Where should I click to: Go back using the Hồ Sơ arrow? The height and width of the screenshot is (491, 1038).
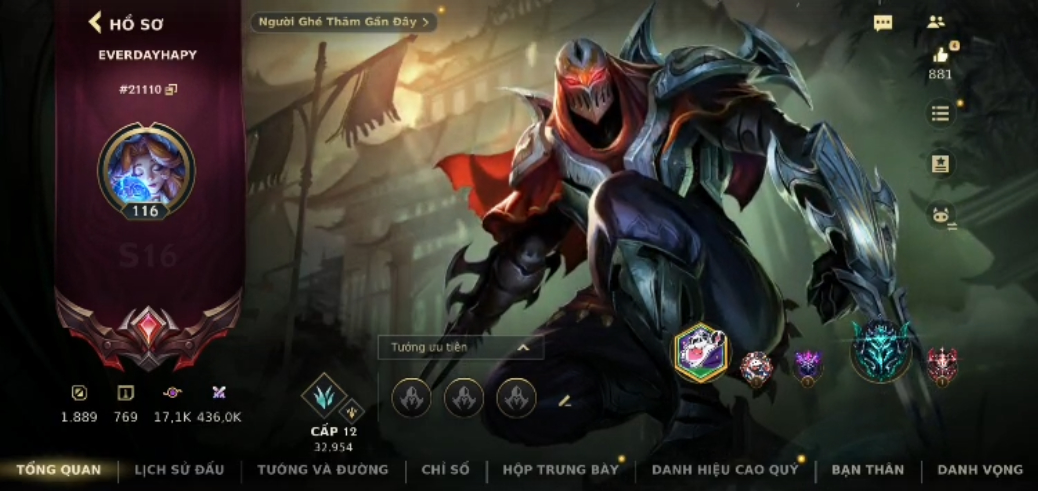[97, 22]
